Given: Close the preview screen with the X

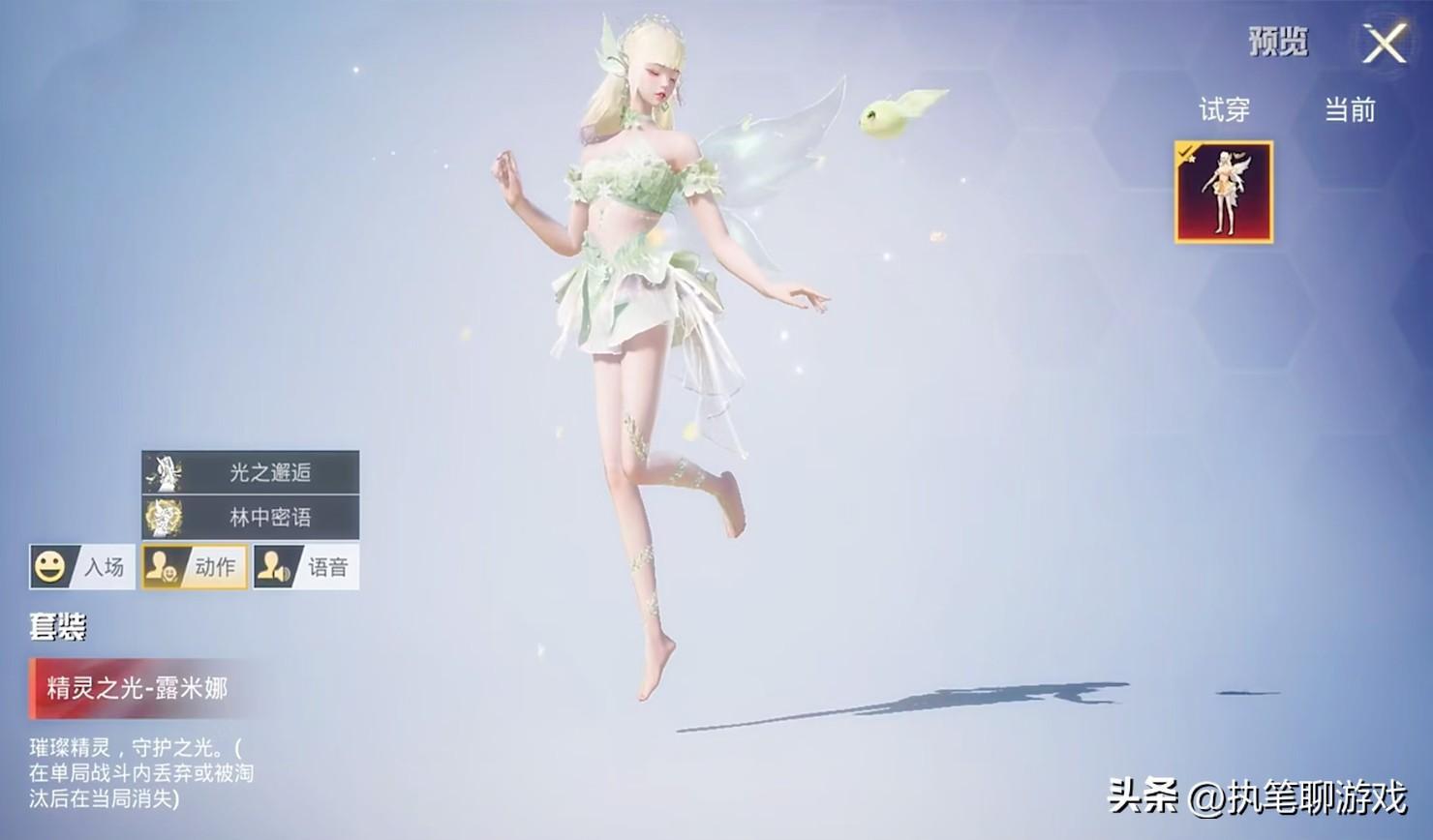Looking at the screenshot, I should [x=1385, y=44].
